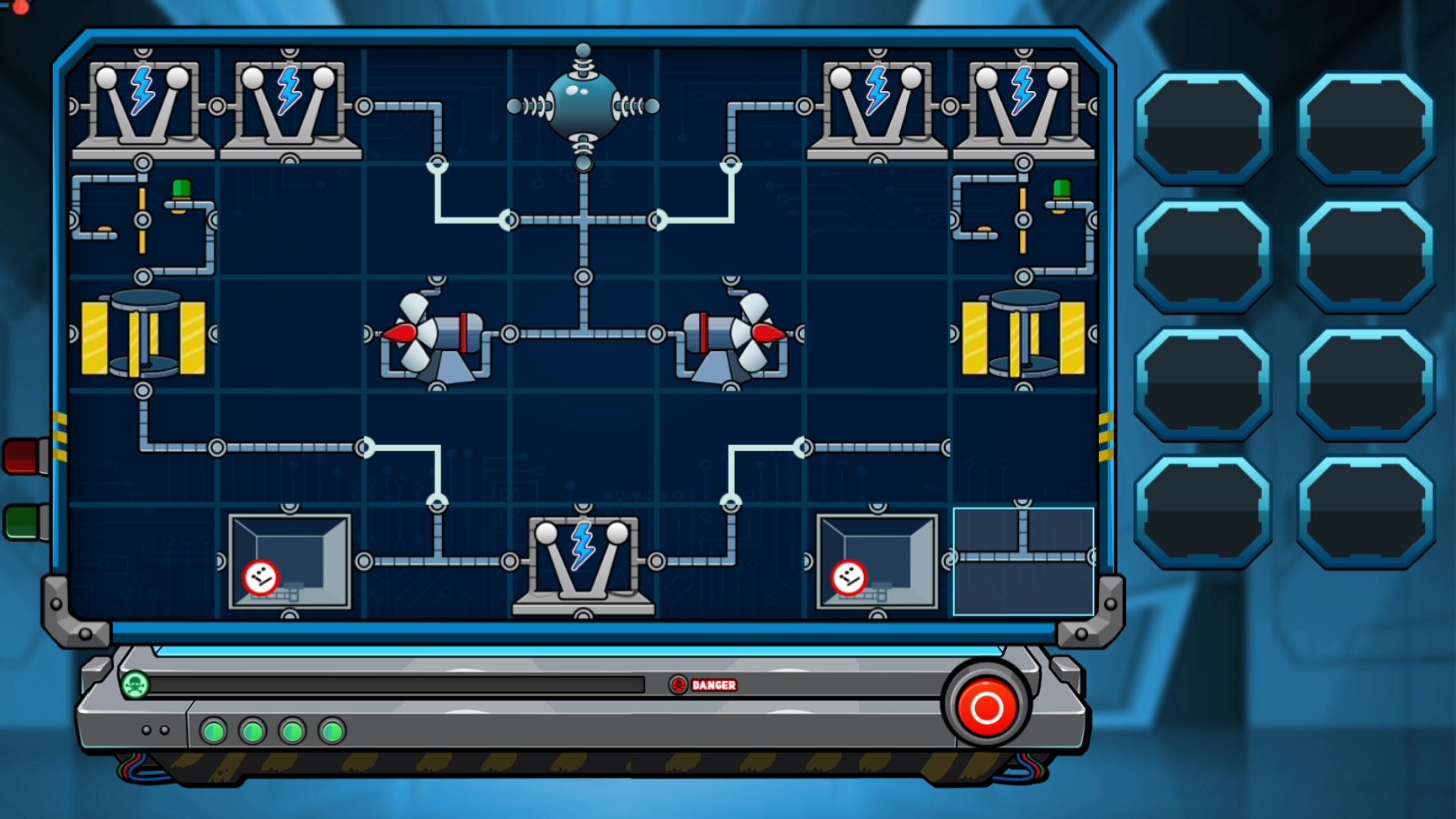This screenshot has width=1456, height=819.
Task: Select the right green-light switch tile
Action: click(1023, 220)
